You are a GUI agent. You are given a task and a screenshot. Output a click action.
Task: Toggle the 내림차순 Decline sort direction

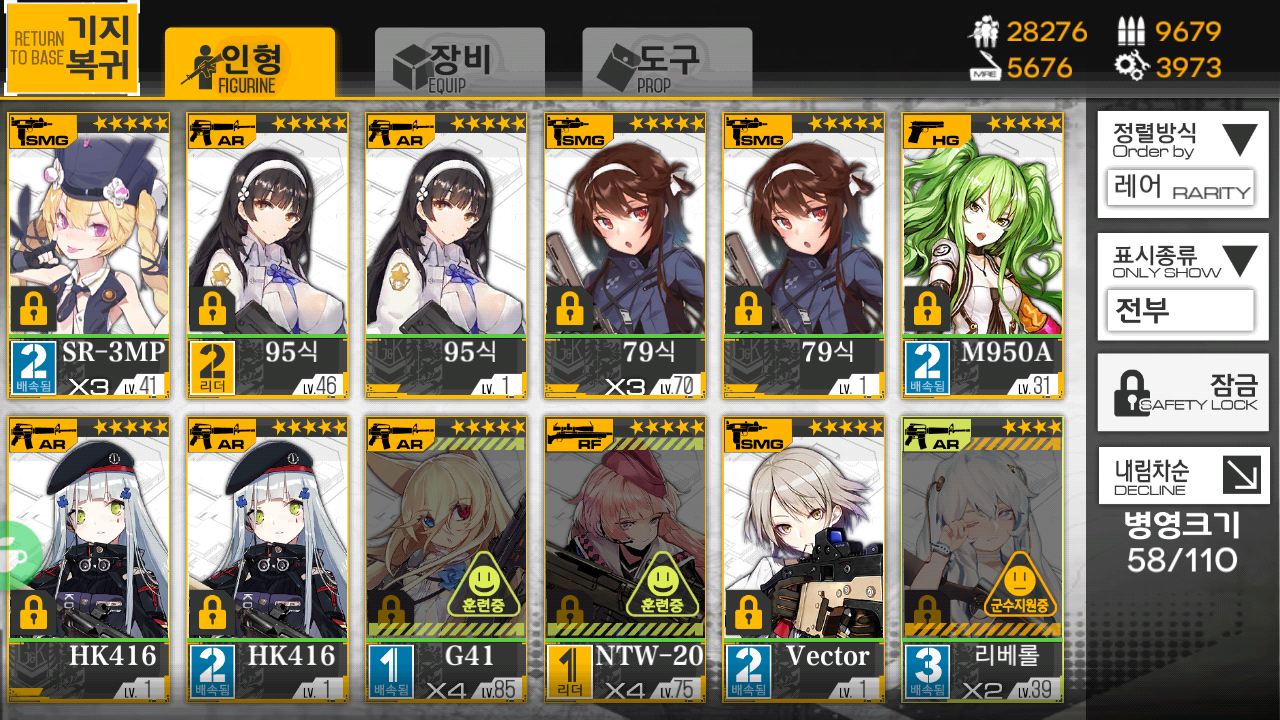pos(1182,475)
